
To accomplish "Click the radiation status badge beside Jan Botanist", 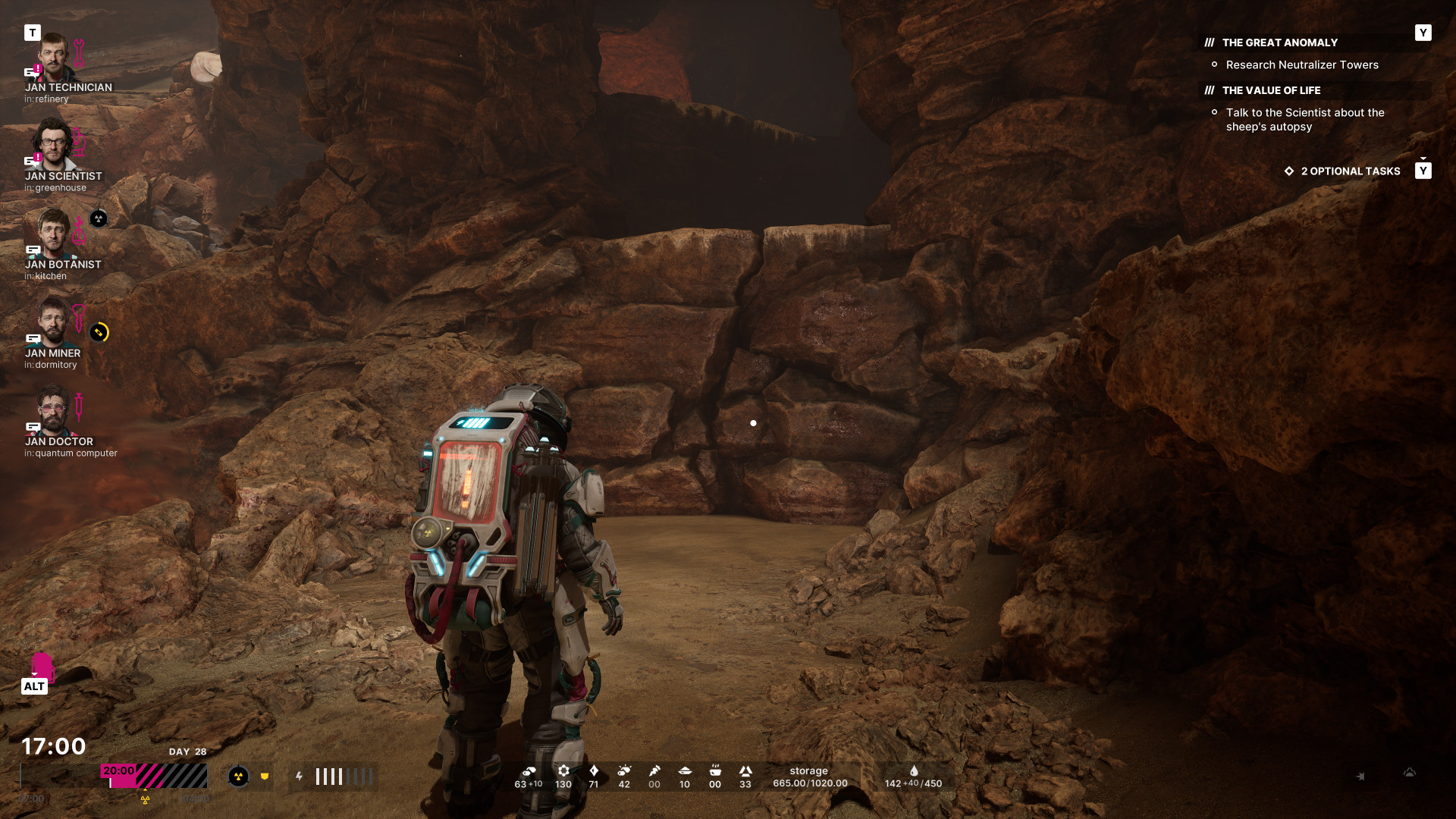I will pos(99,219).
